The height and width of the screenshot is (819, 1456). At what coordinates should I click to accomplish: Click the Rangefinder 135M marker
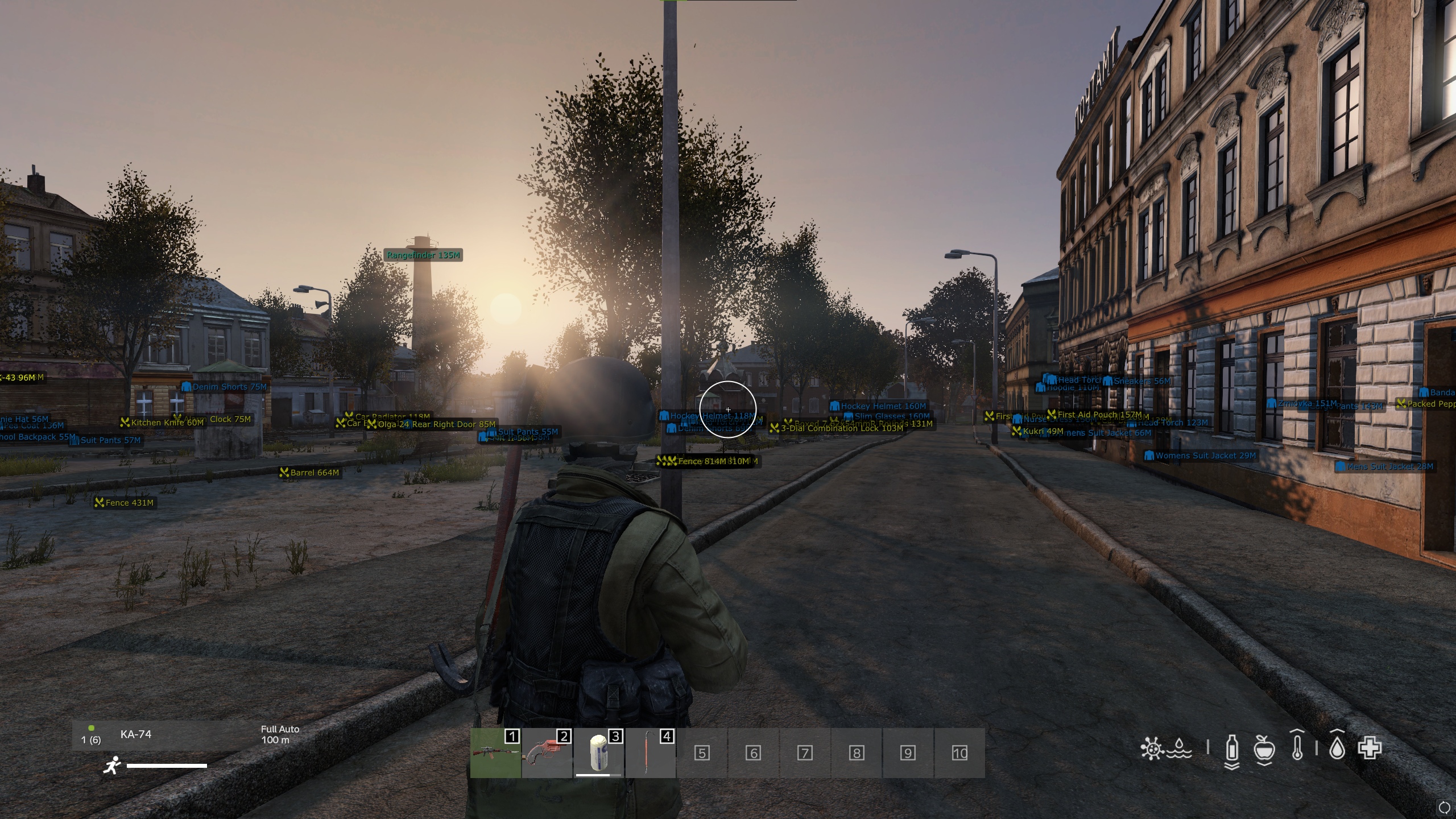[423, 256]
